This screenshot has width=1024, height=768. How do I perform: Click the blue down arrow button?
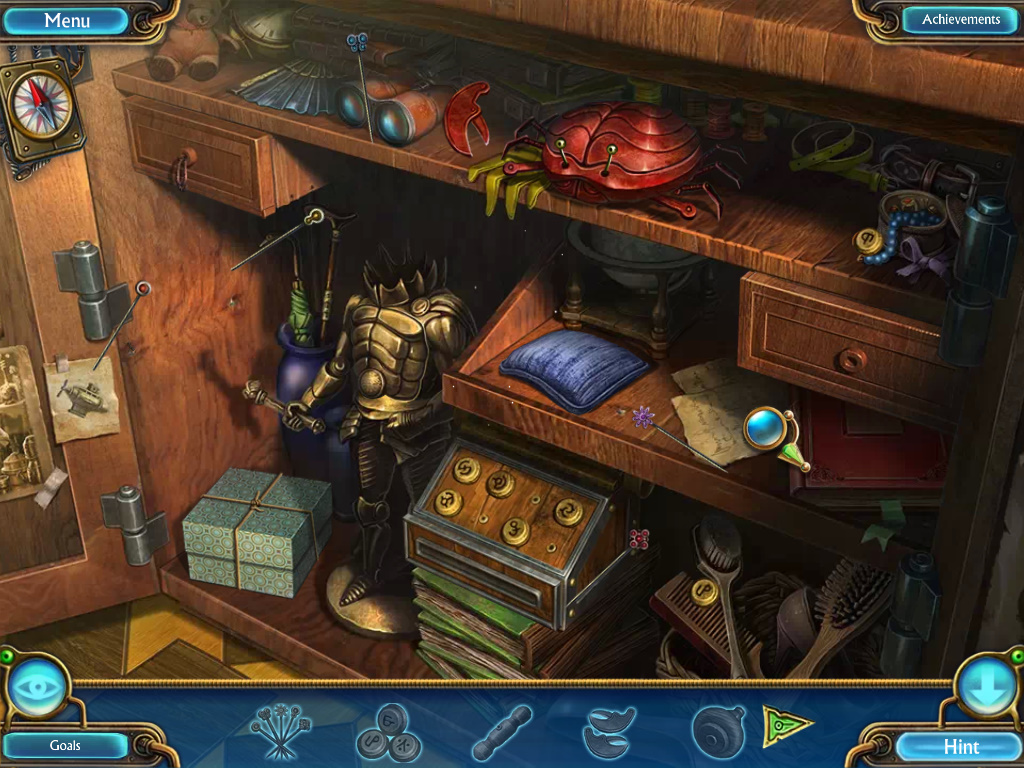tap(986, 687)
